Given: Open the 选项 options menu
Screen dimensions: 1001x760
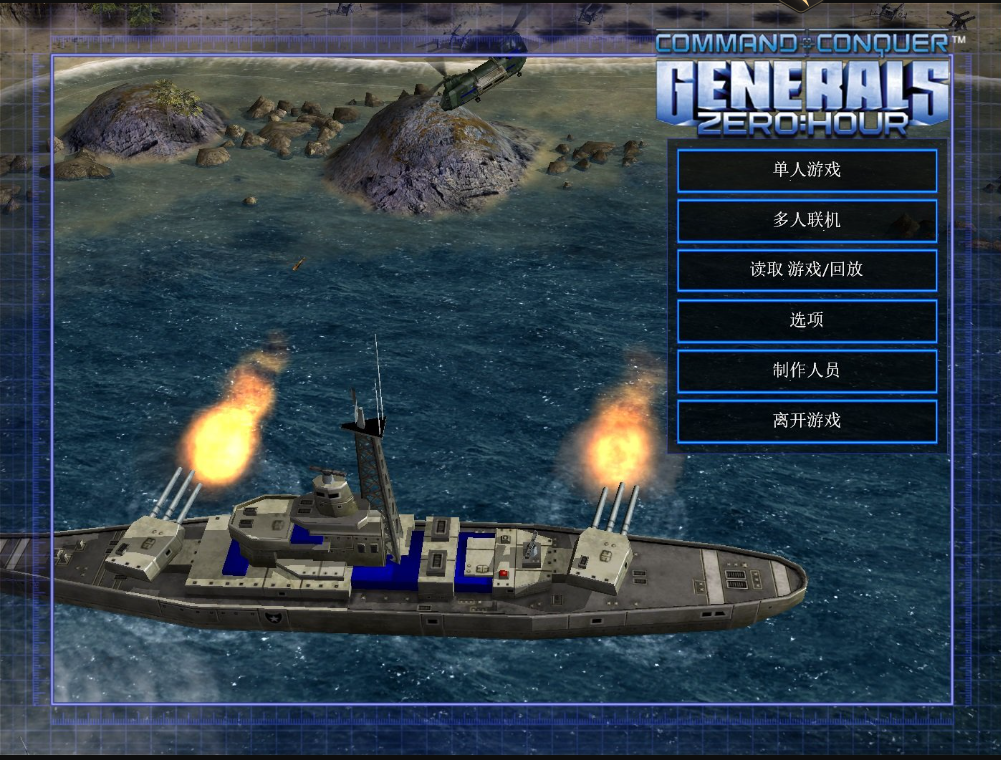Looking at the screenshot, I should pyautogui.click(x=807, y=320).
